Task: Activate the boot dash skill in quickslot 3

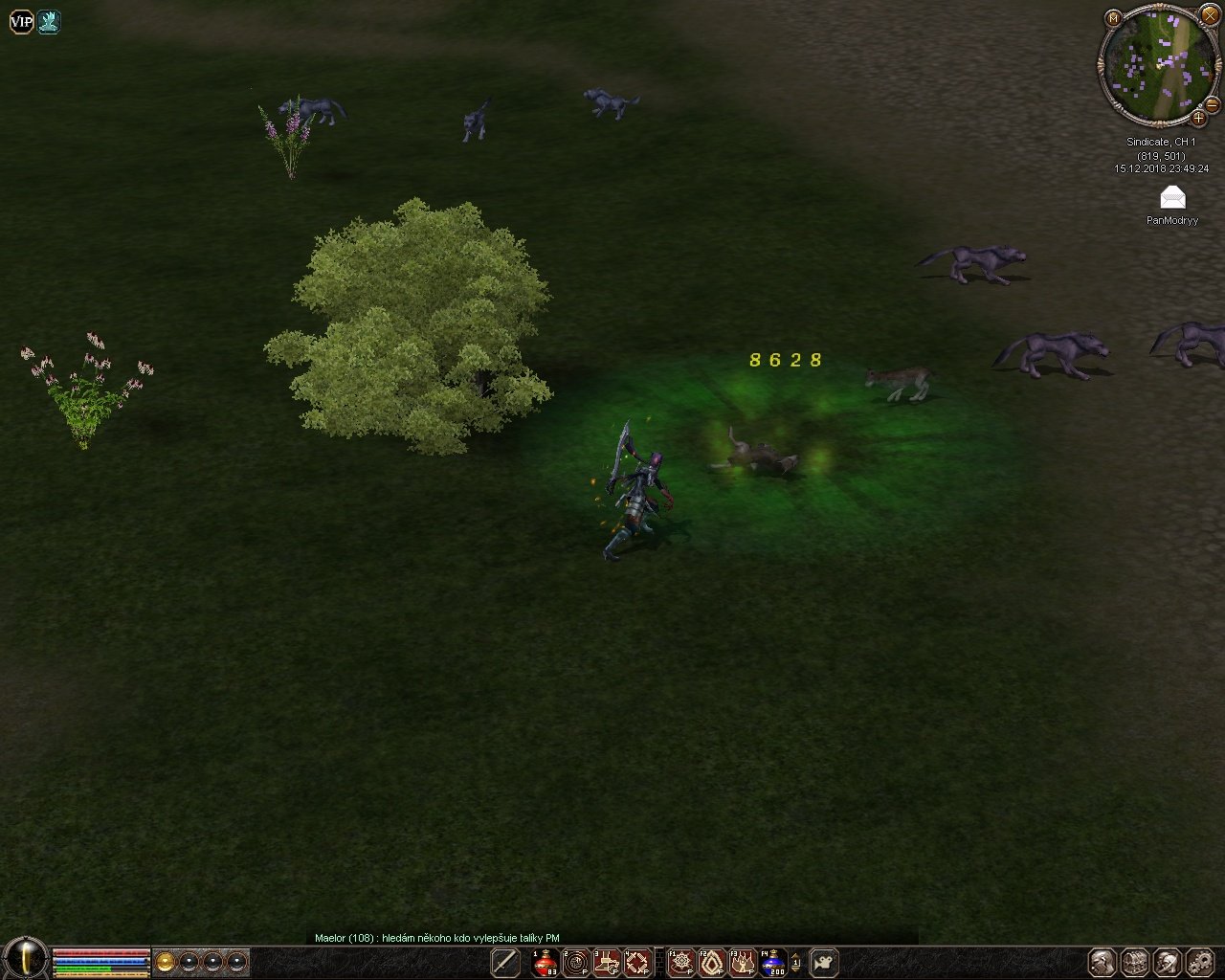Action: click(x=607, y=962)
